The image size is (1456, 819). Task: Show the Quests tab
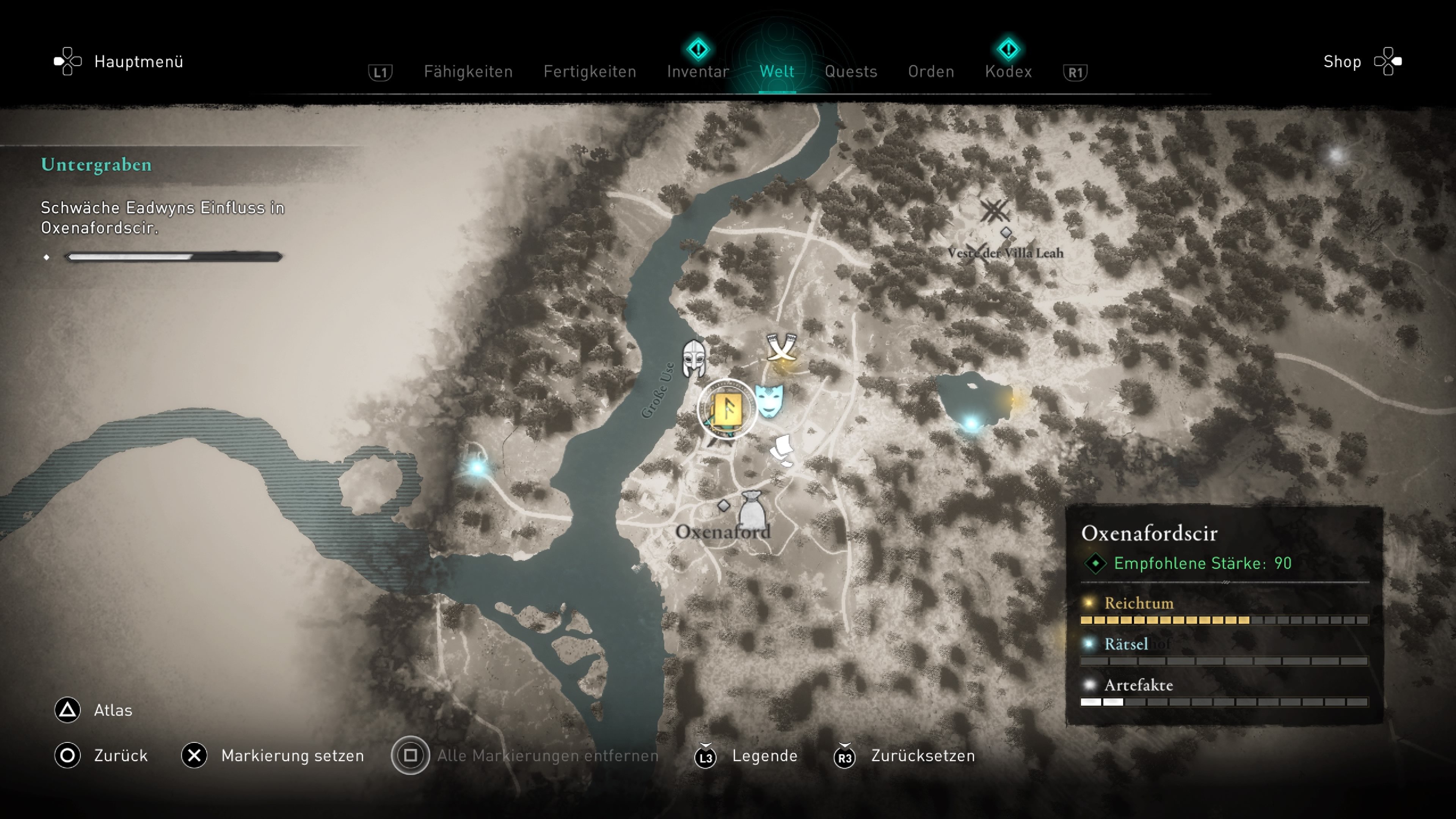[850, 72]
